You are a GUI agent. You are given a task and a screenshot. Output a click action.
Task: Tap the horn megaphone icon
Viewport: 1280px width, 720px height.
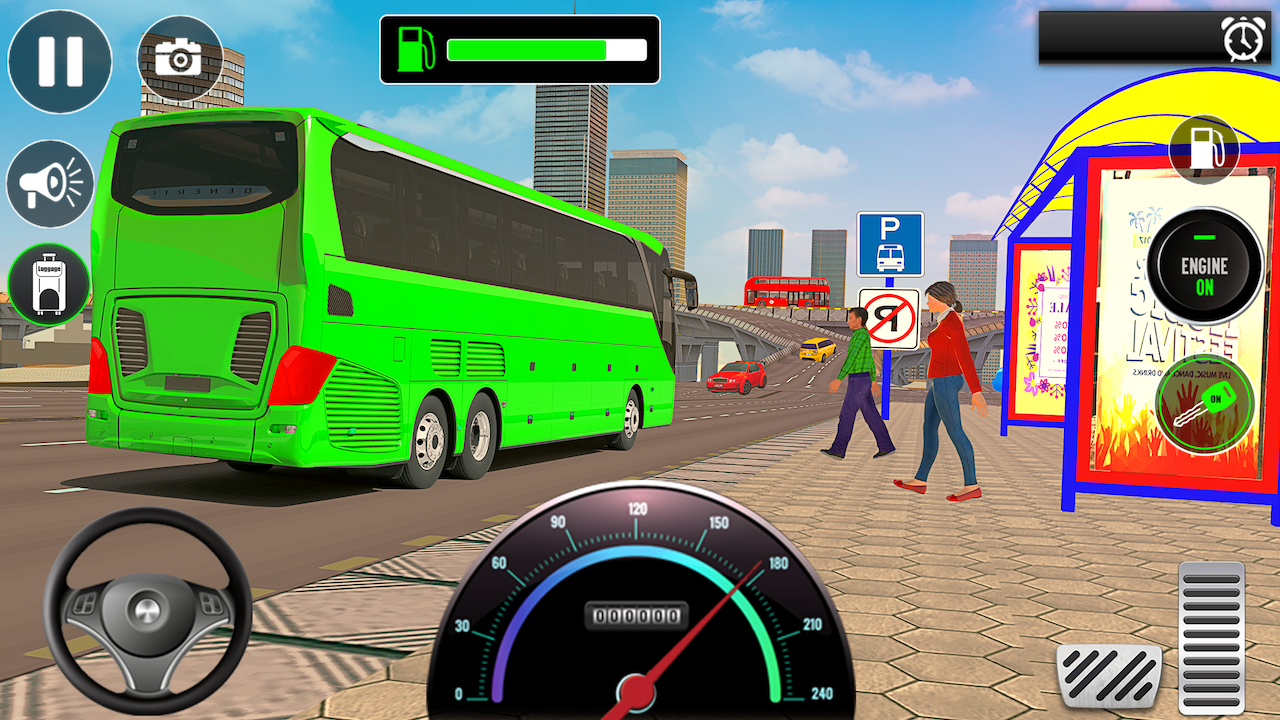(x=50, y=184)
